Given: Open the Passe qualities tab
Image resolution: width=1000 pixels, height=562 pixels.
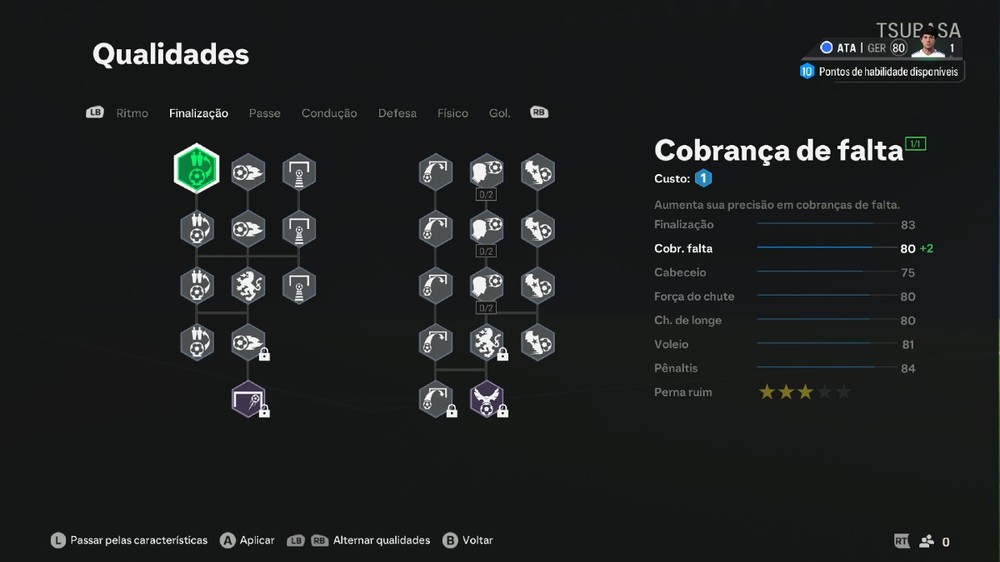Looking at the screenshot, I should pos(264,113).
